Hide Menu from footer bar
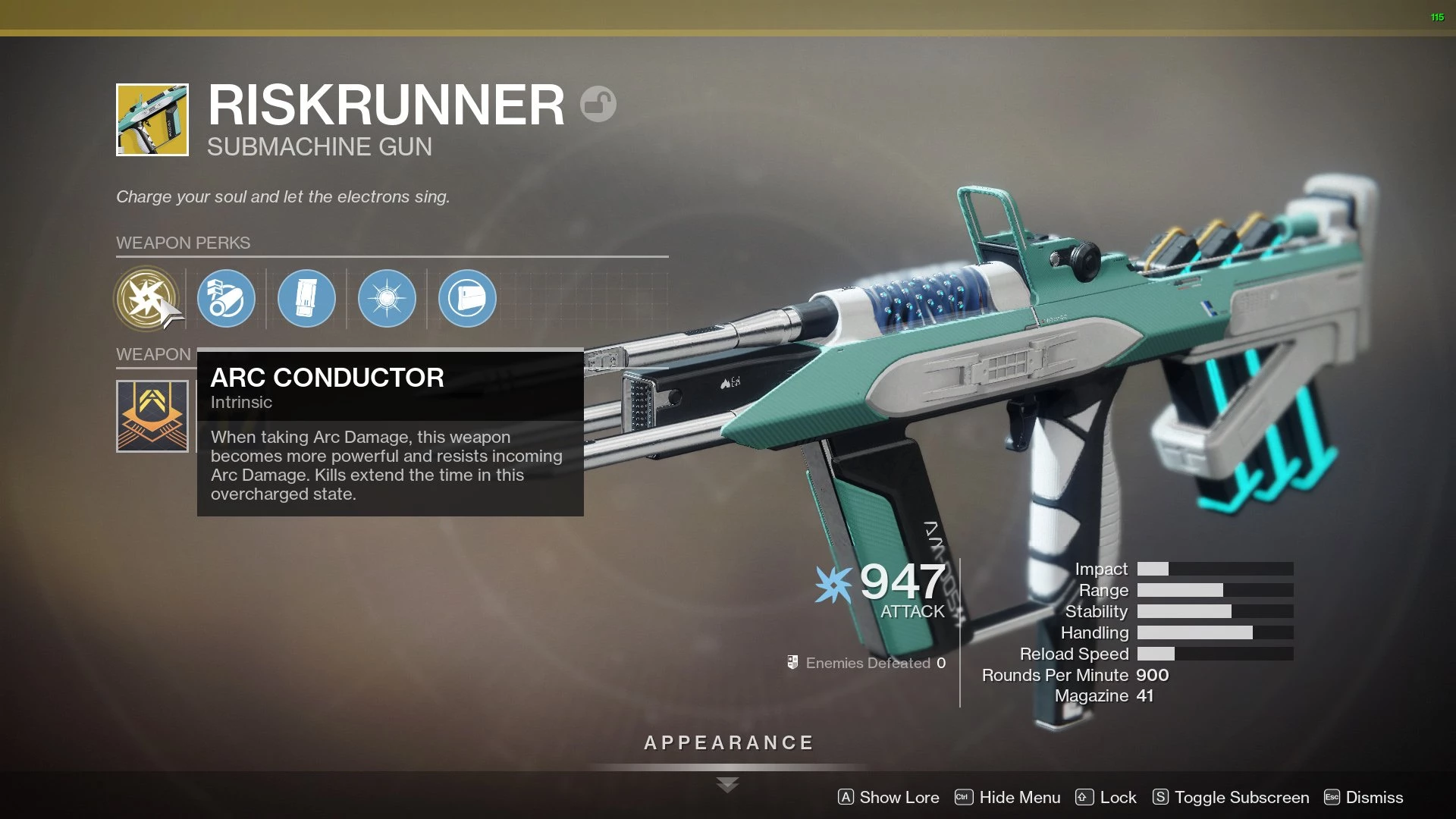 pos(1007,797)
